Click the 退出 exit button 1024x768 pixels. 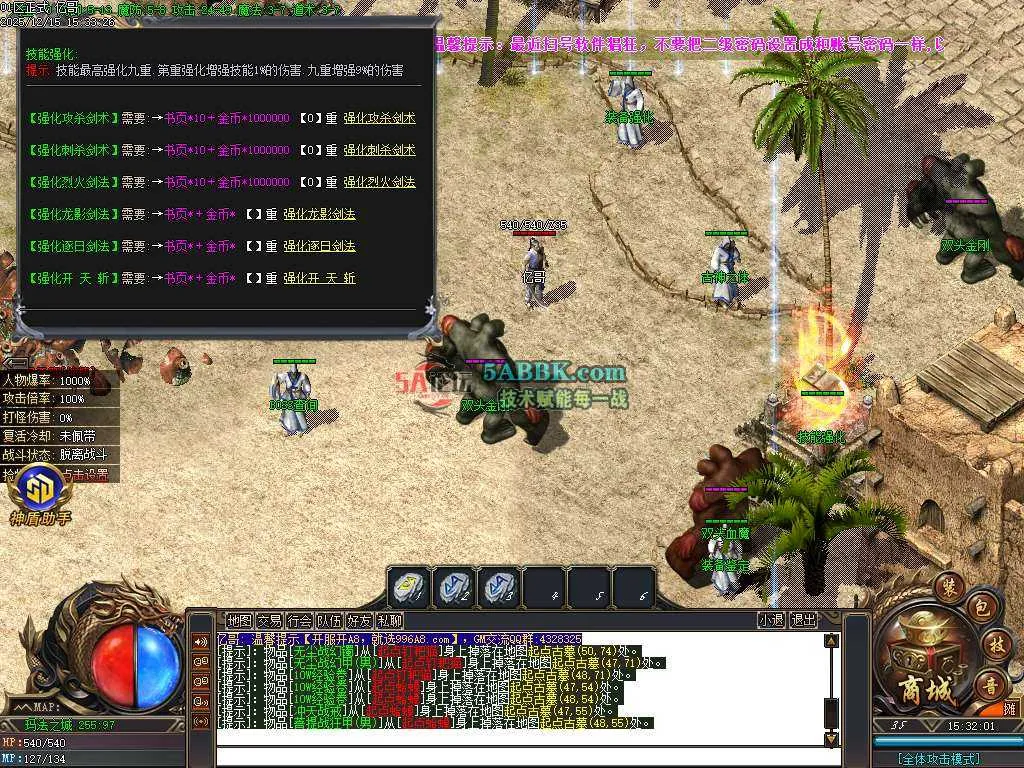pyautogui.click(x=803, y=620)
